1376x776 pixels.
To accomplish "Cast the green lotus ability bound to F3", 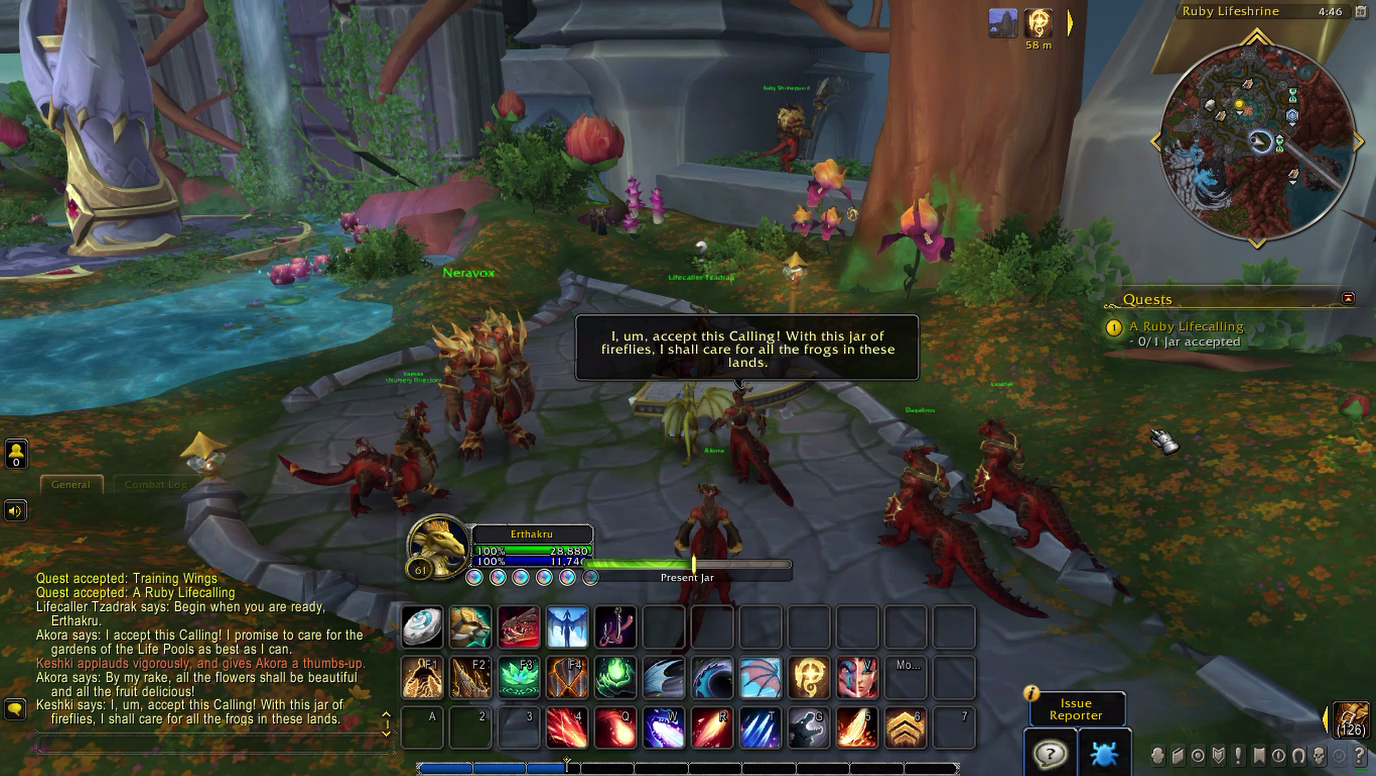I will pyautogui.click(x=518, y=677).
